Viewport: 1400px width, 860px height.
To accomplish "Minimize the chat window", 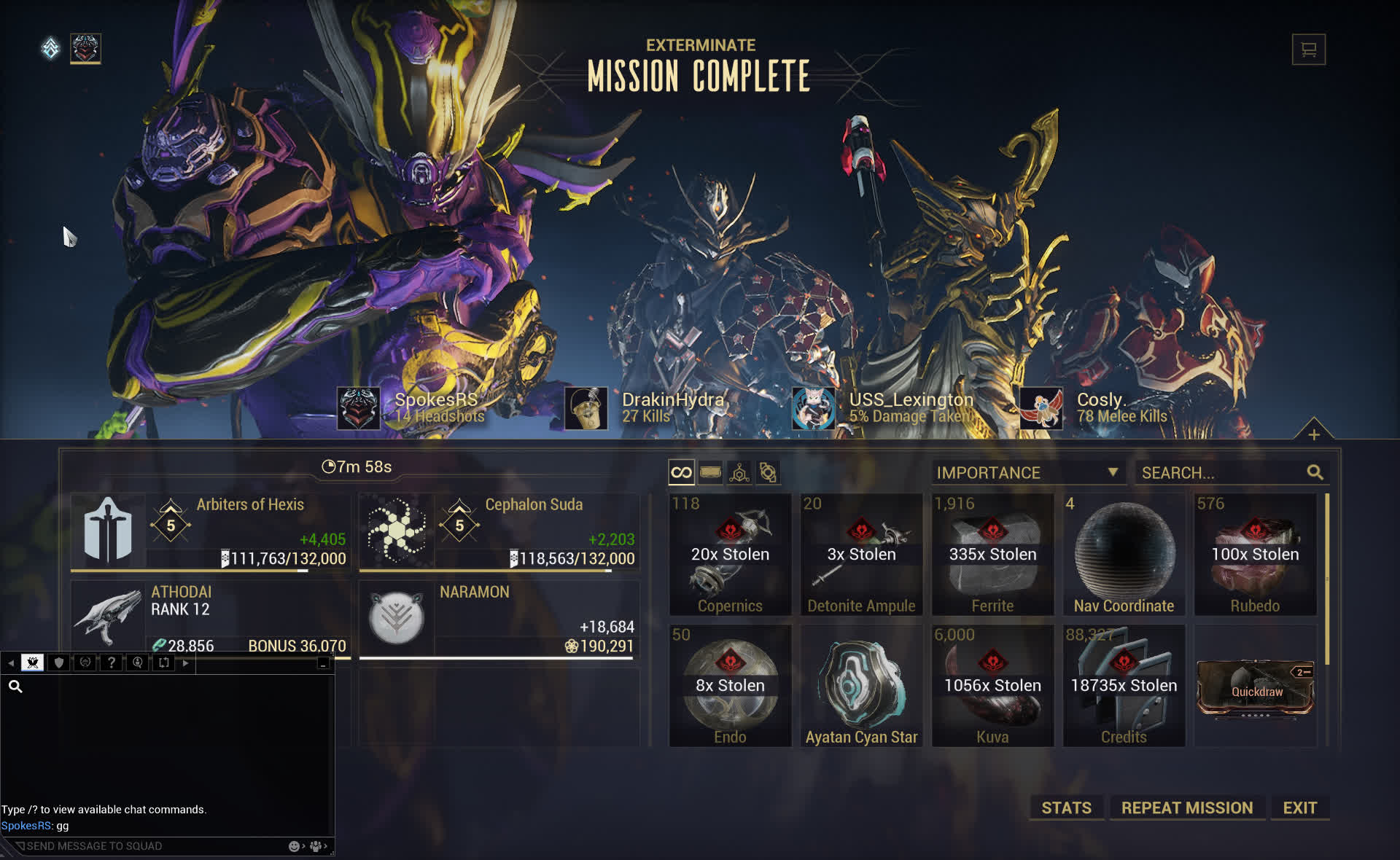I will (x=323, y=663).
